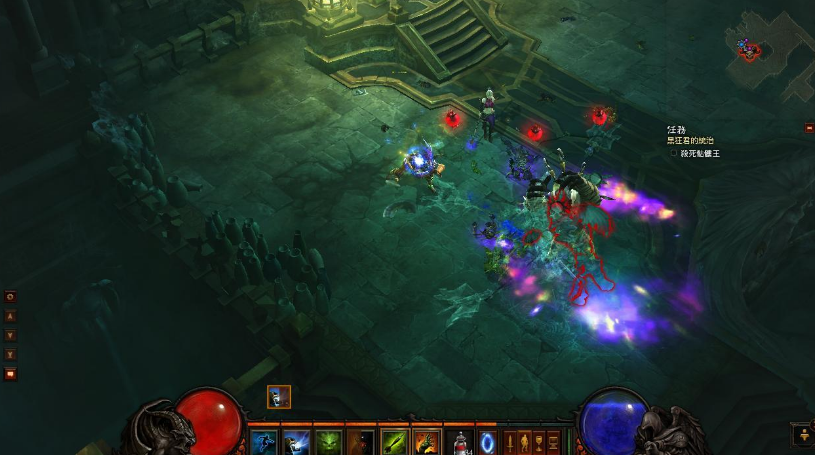Screen dimensions: 815x455
Task: Collapse the quest tracker with the minus button
Action: 809,128
